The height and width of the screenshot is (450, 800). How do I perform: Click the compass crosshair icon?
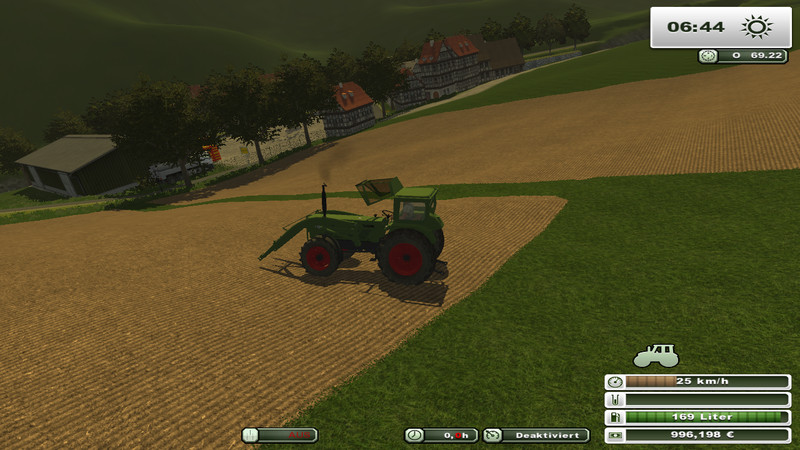coord(708,56)
